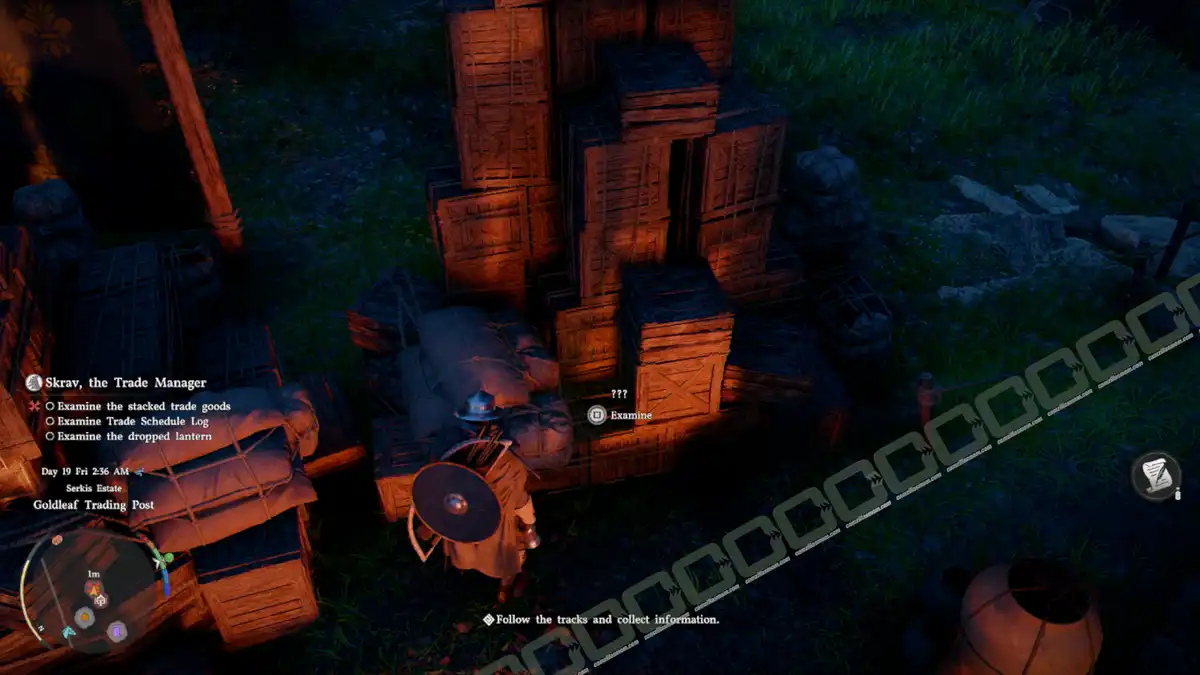Viewport: 1200px width, 675px height.
Task: Click the purple marker on the minimap
Action: [x=117, y=631]
